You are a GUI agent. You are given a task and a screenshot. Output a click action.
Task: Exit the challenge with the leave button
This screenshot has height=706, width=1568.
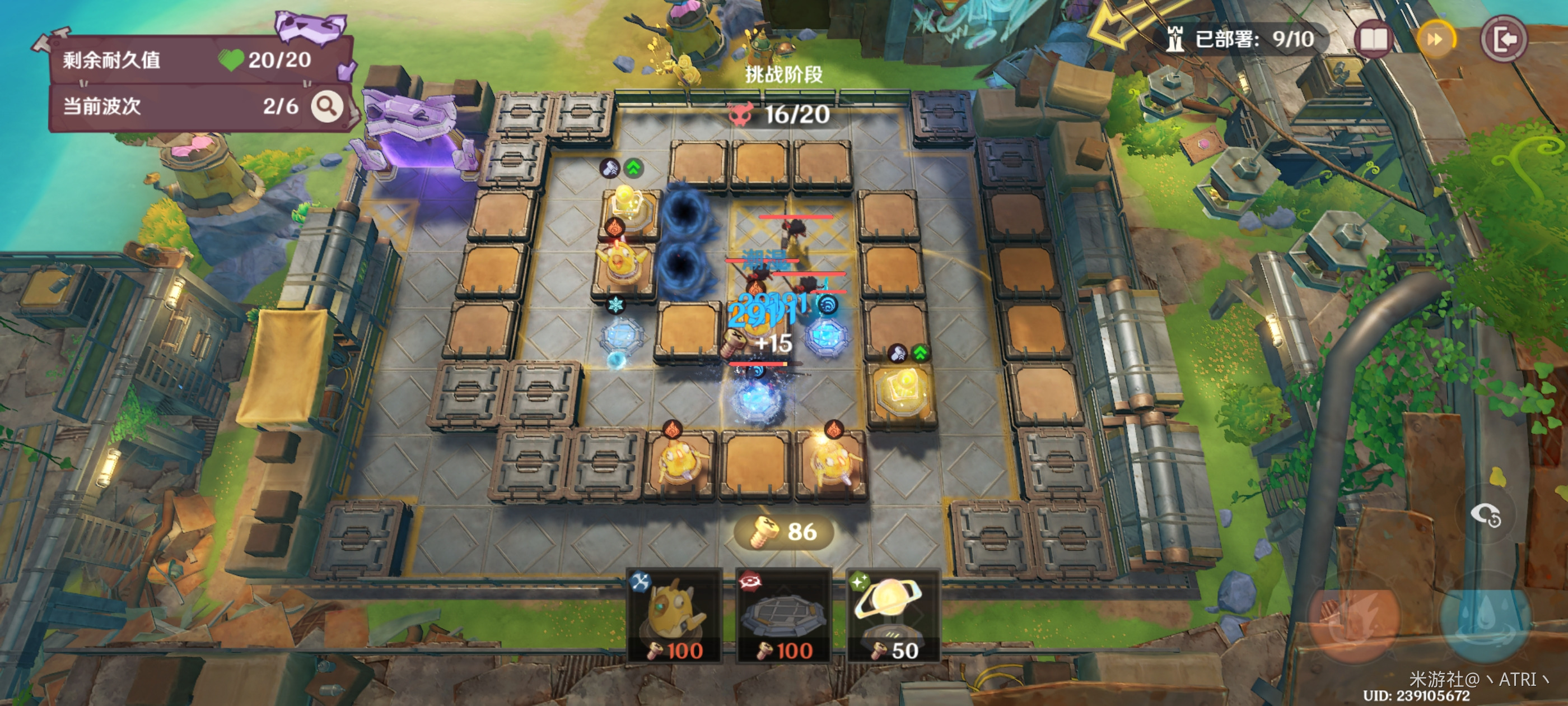tap(1503, 40)
